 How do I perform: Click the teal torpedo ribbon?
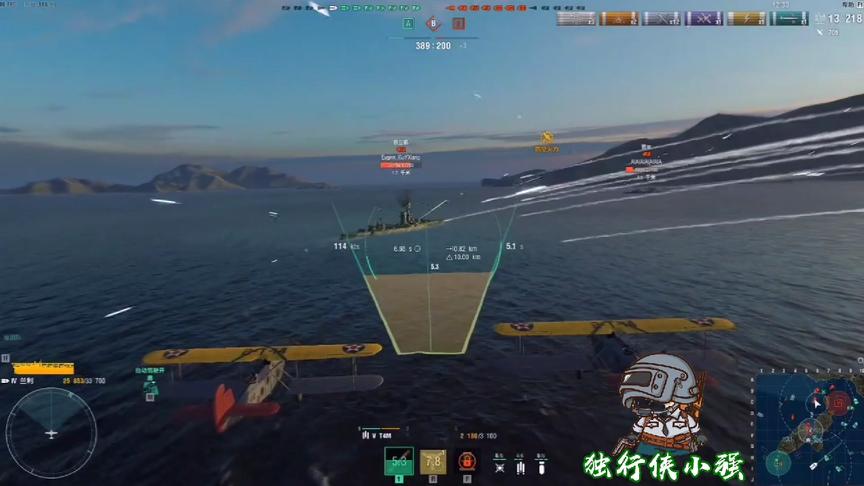[789, 18]
